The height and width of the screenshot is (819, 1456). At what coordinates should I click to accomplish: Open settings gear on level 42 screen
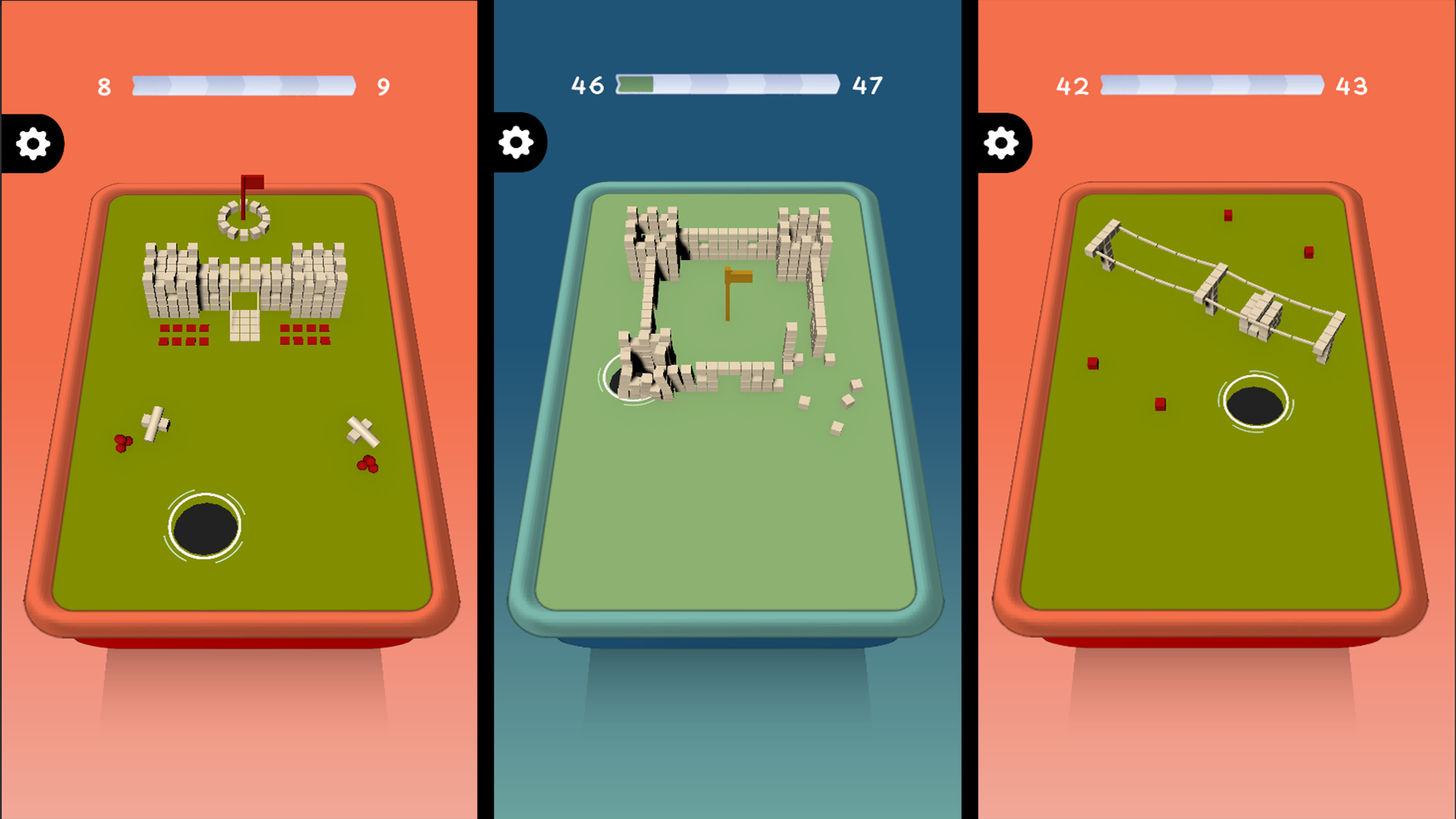coord(1002,142)
